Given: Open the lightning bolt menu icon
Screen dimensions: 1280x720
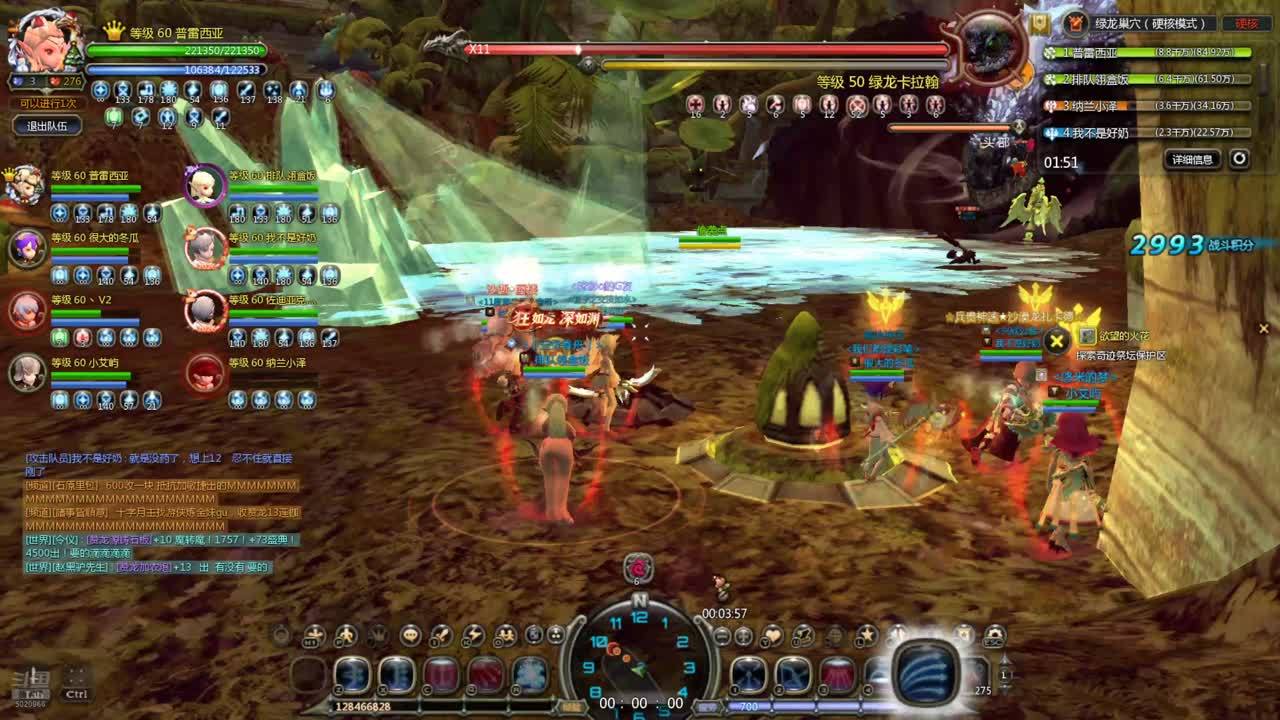Looking at the screenshot, I should coord(473,635).
